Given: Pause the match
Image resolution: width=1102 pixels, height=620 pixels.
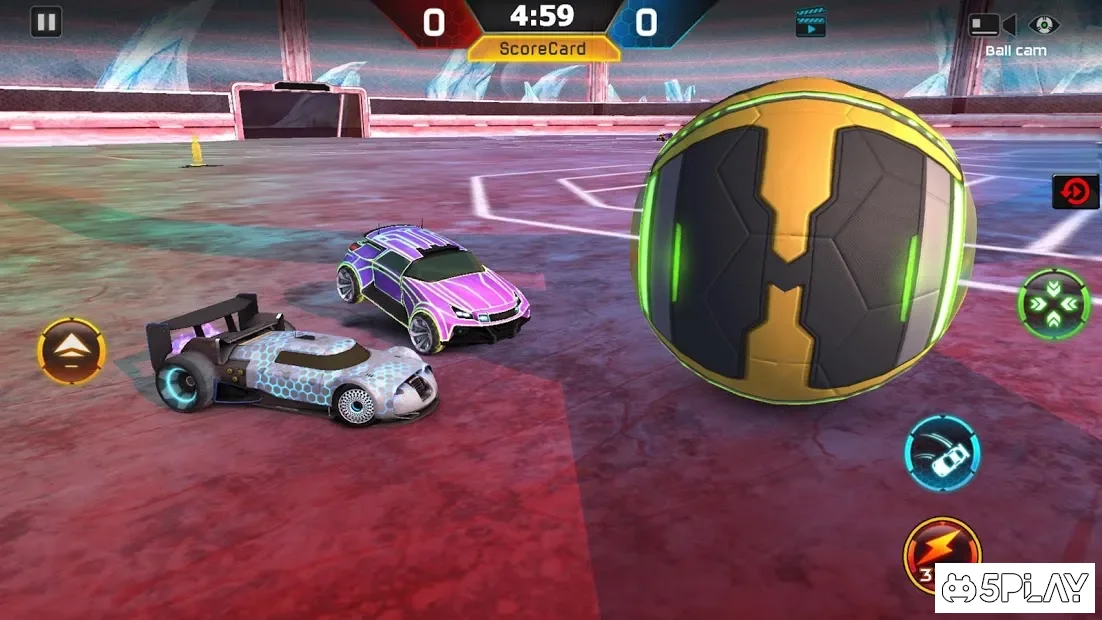Looking at the screenshot, I should [46, 22].
